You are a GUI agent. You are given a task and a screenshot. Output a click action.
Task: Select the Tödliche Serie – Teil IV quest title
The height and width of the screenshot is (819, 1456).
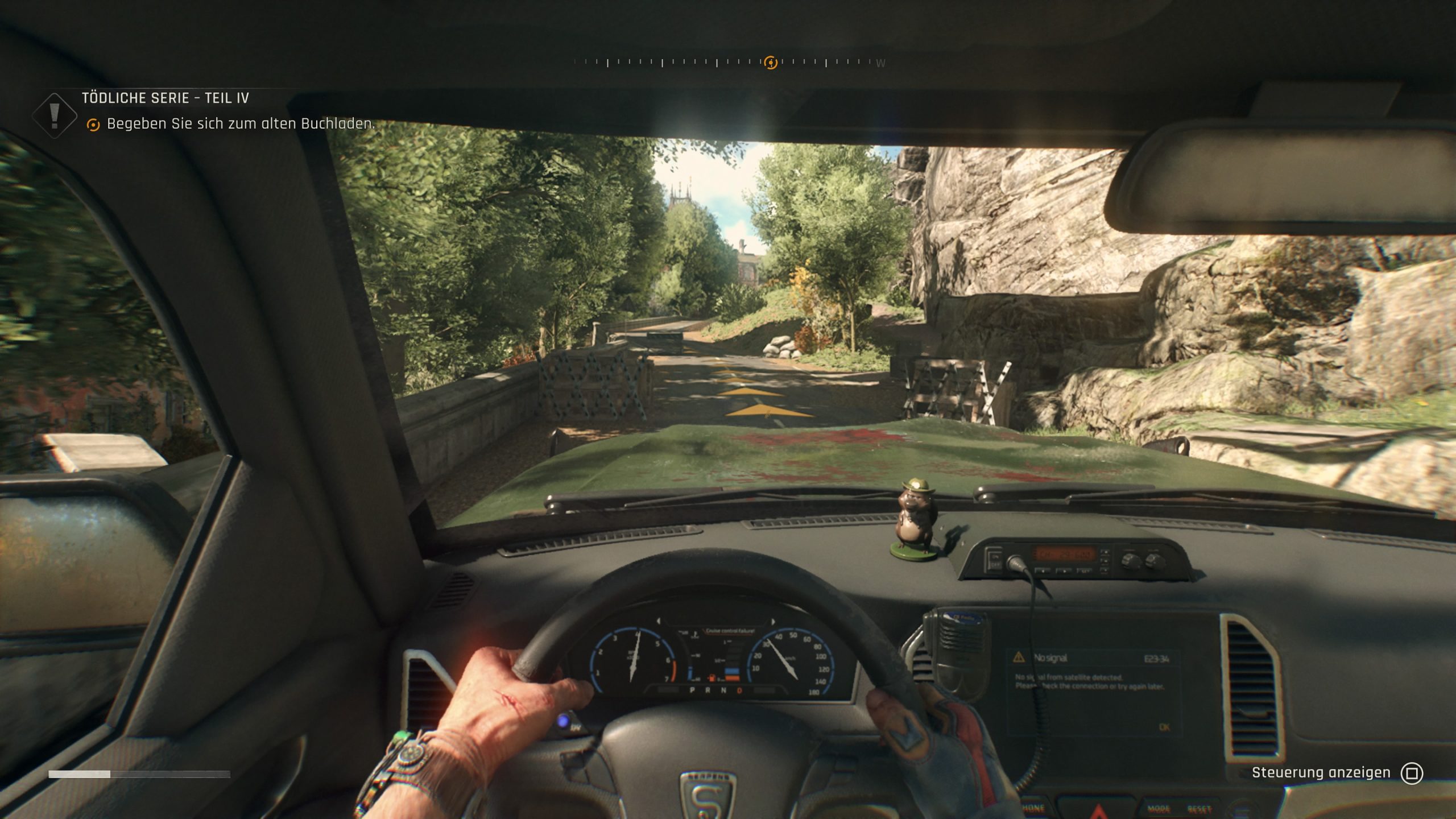165,98
